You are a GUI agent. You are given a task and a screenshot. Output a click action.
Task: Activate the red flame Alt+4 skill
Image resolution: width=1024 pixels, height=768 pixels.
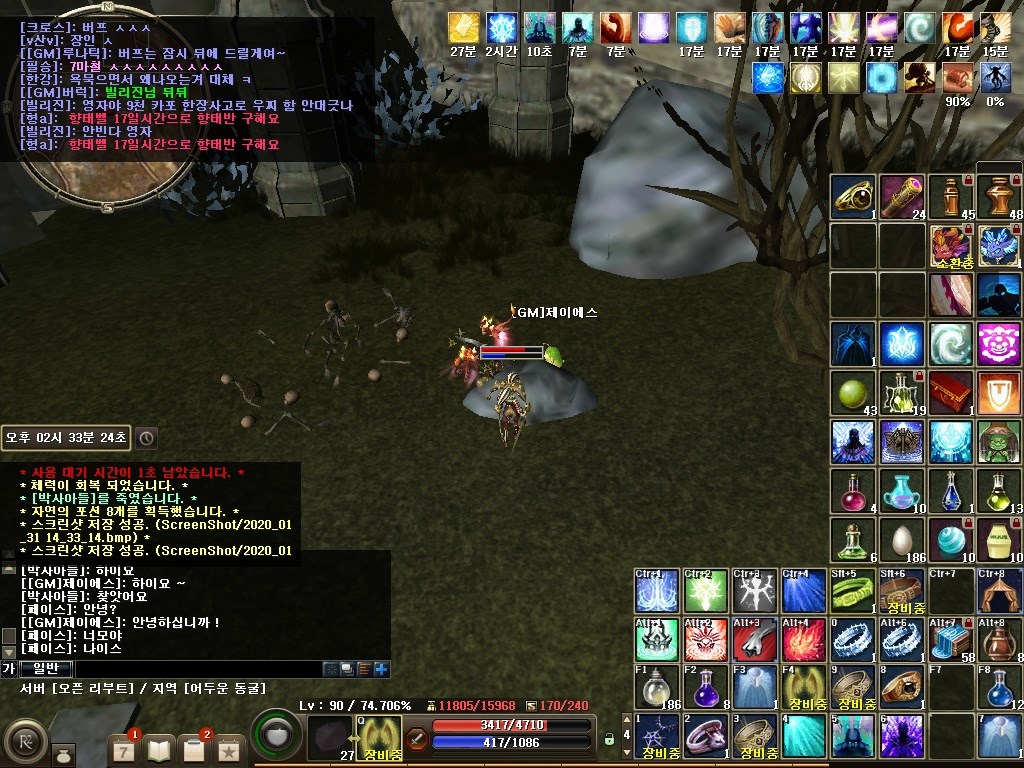point(804,639)
